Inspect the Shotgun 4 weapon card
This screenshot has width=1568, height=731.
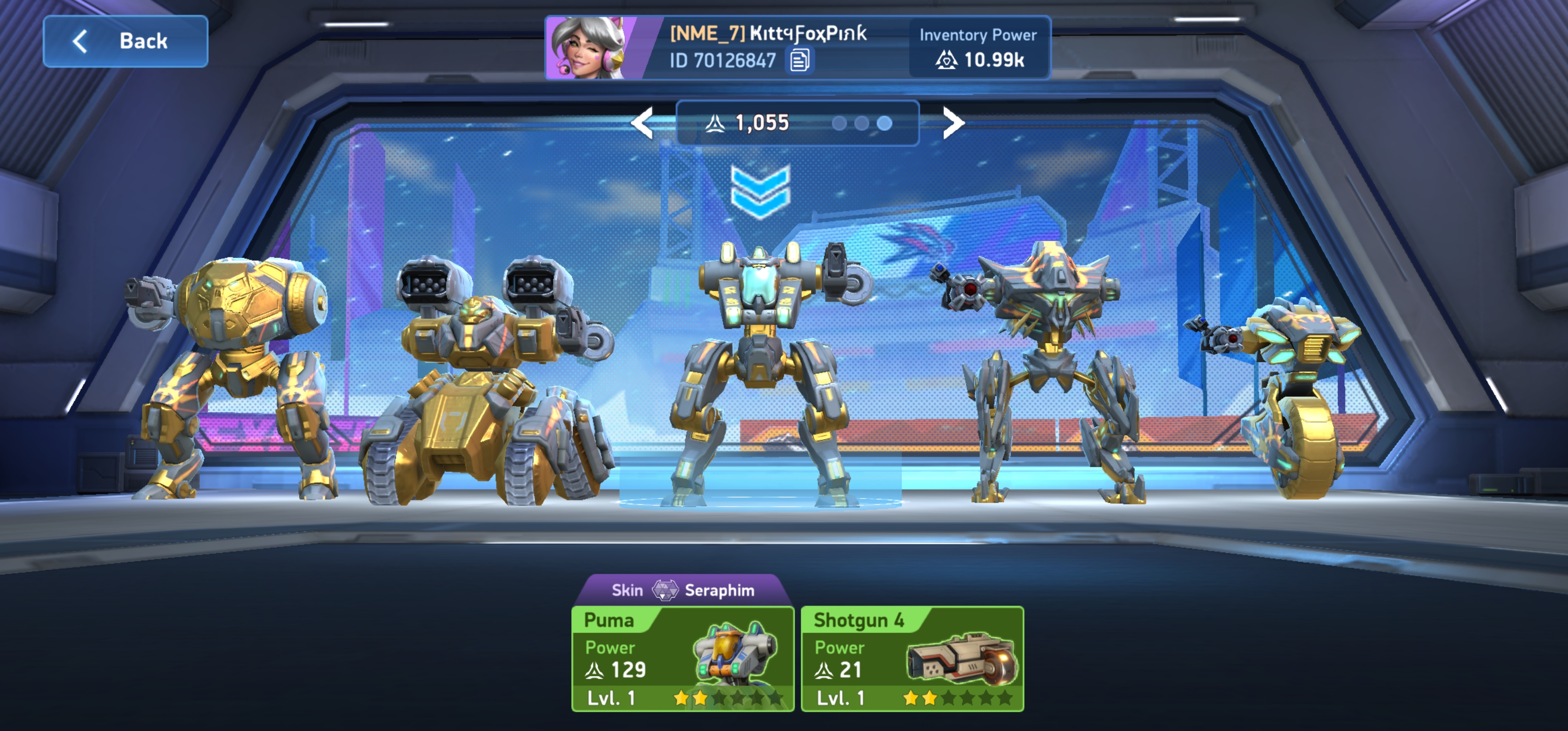click(912, 658)
